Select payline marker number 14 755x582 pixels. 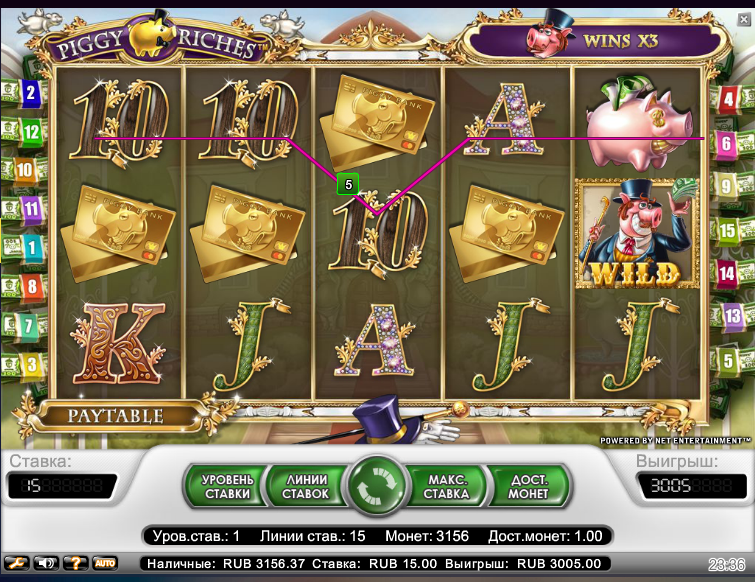(x=727, y=272)
